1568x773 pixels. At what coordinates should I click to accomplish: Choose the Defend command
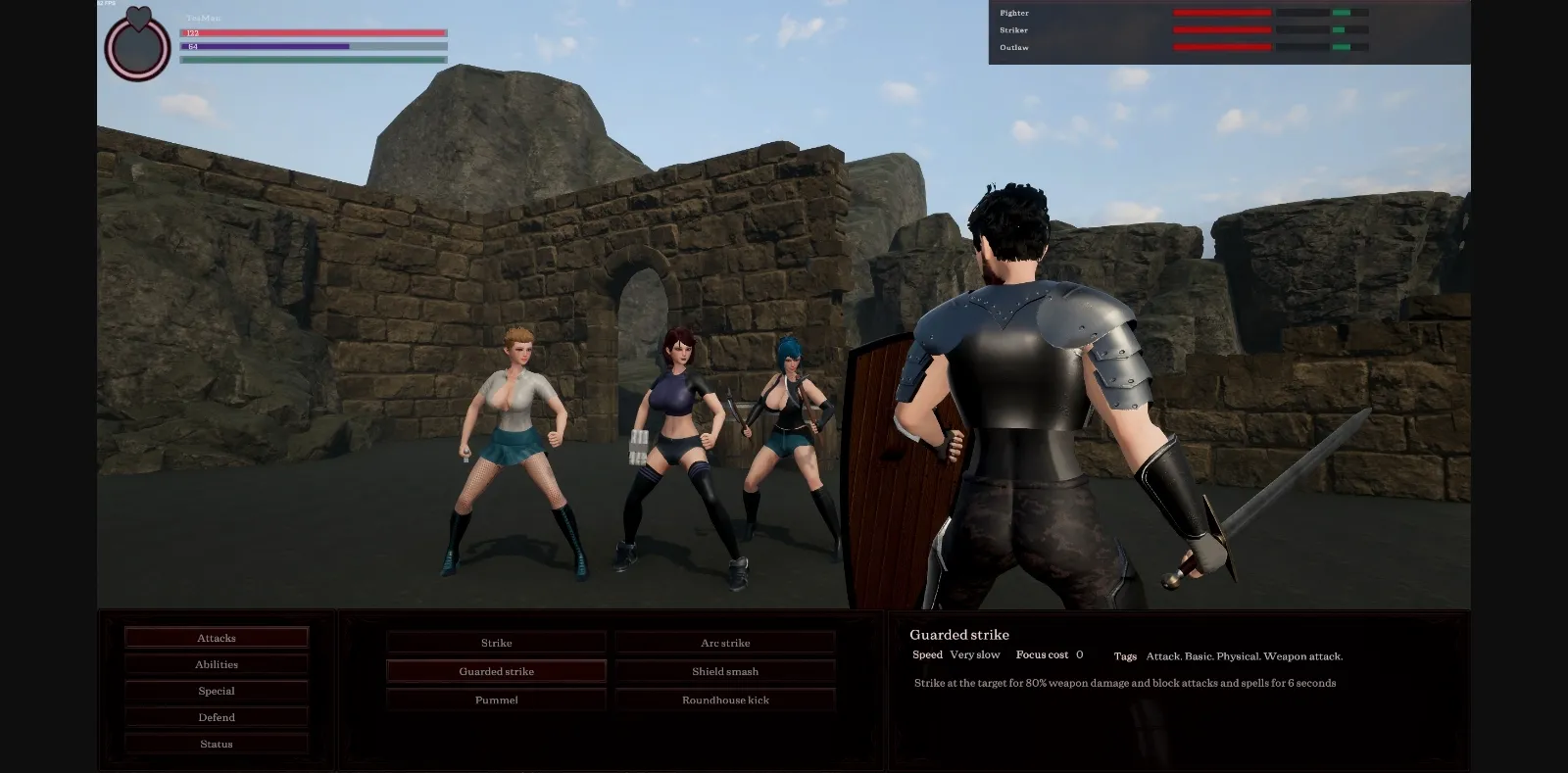(216, 716)
